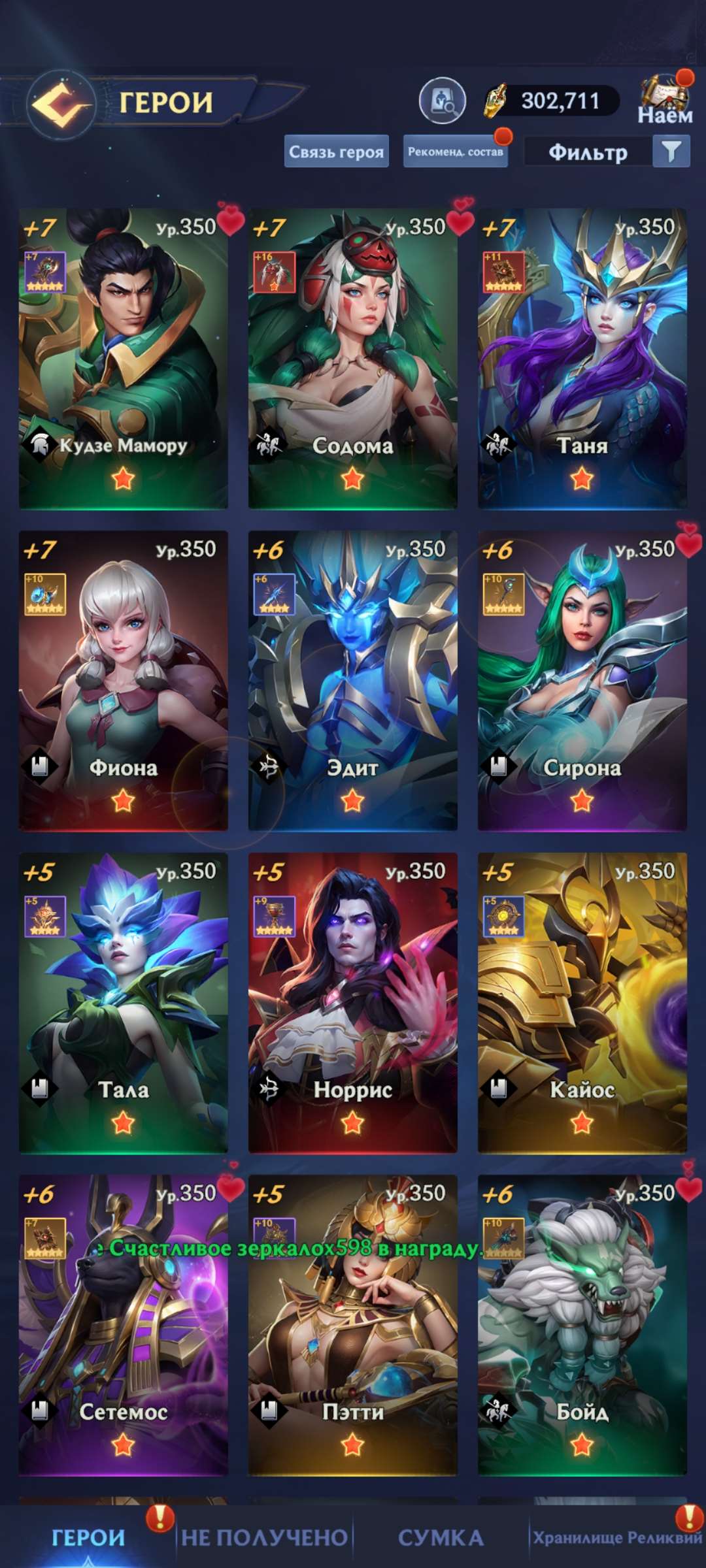View the Сирона hero card

pyautogui.click(x=582, y=680)
